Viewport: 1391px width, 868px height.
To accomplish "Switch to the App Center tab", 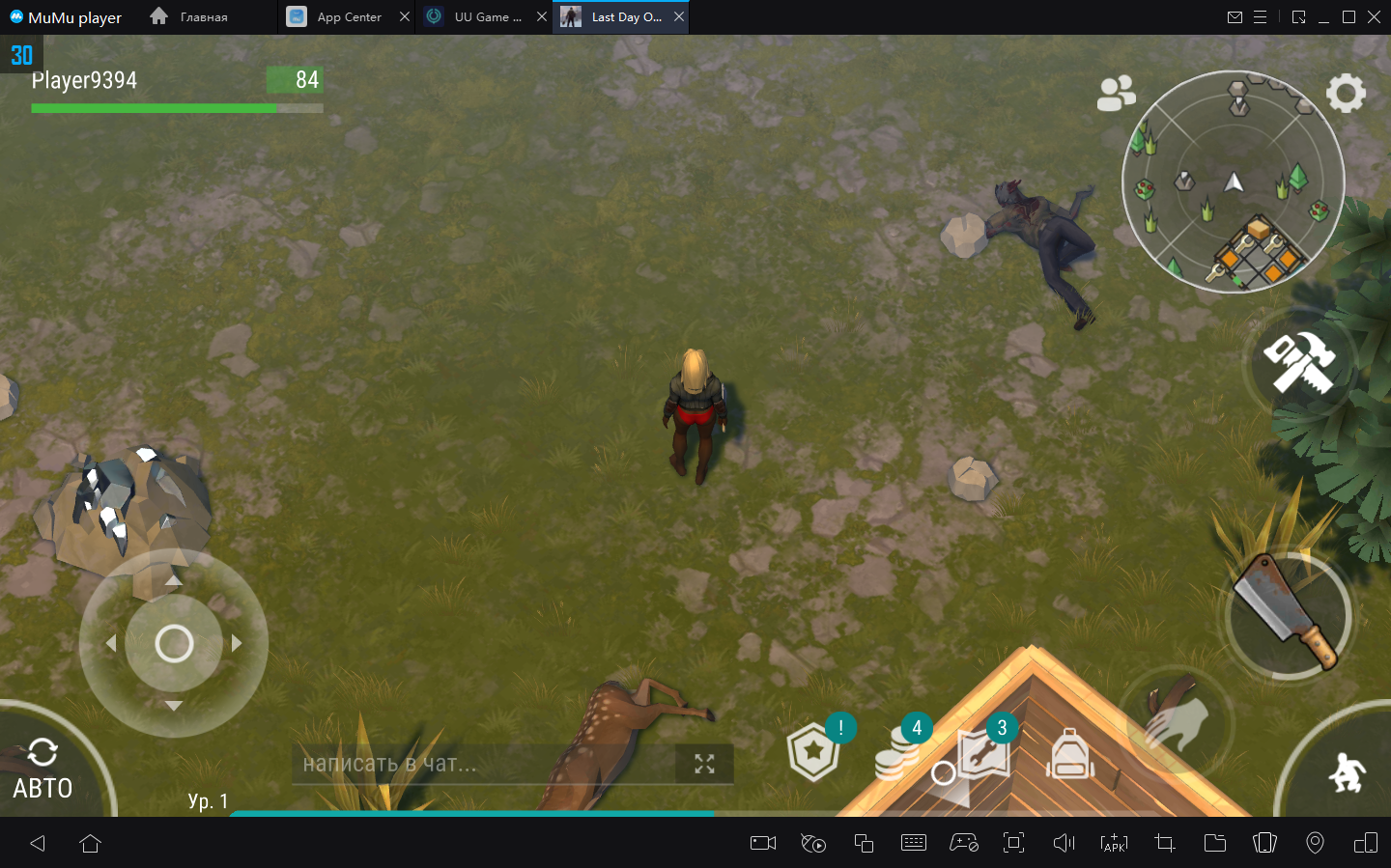I will tap(349, 17).
